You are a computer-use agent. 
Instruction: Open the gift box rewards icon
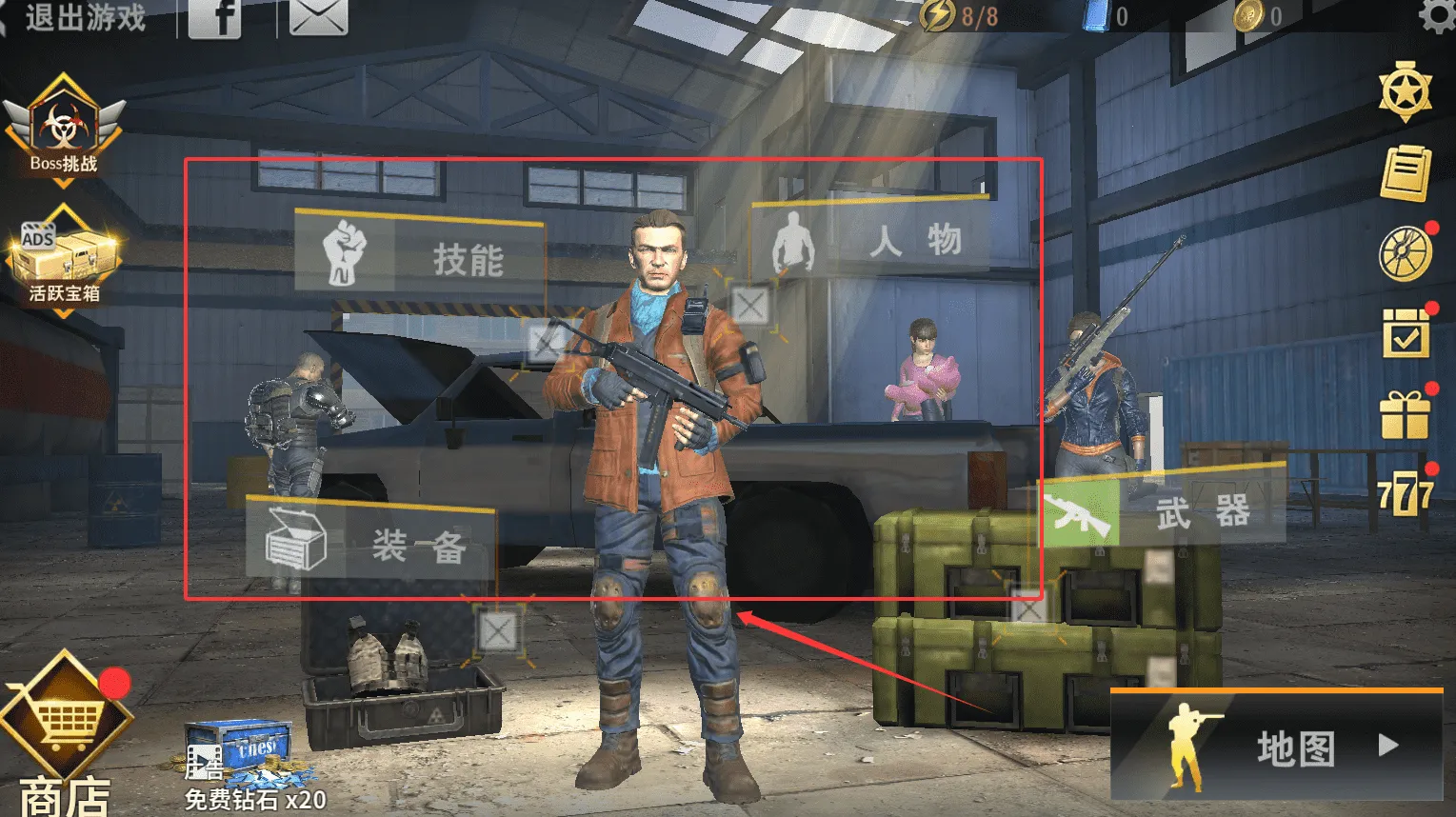click(1406, 415)
